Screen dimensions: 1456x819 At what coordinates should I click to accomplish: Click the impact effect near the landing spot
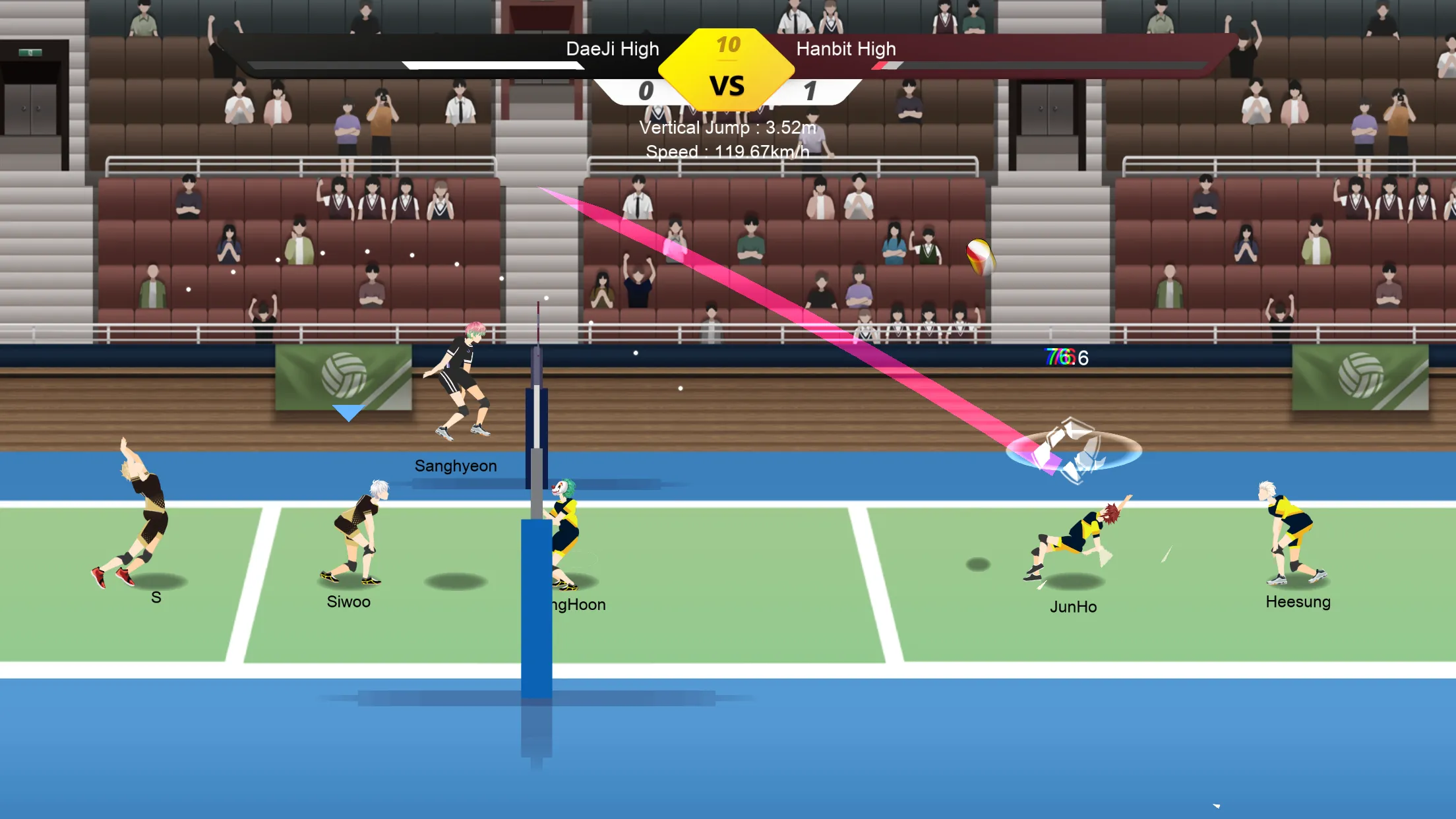1075,452
